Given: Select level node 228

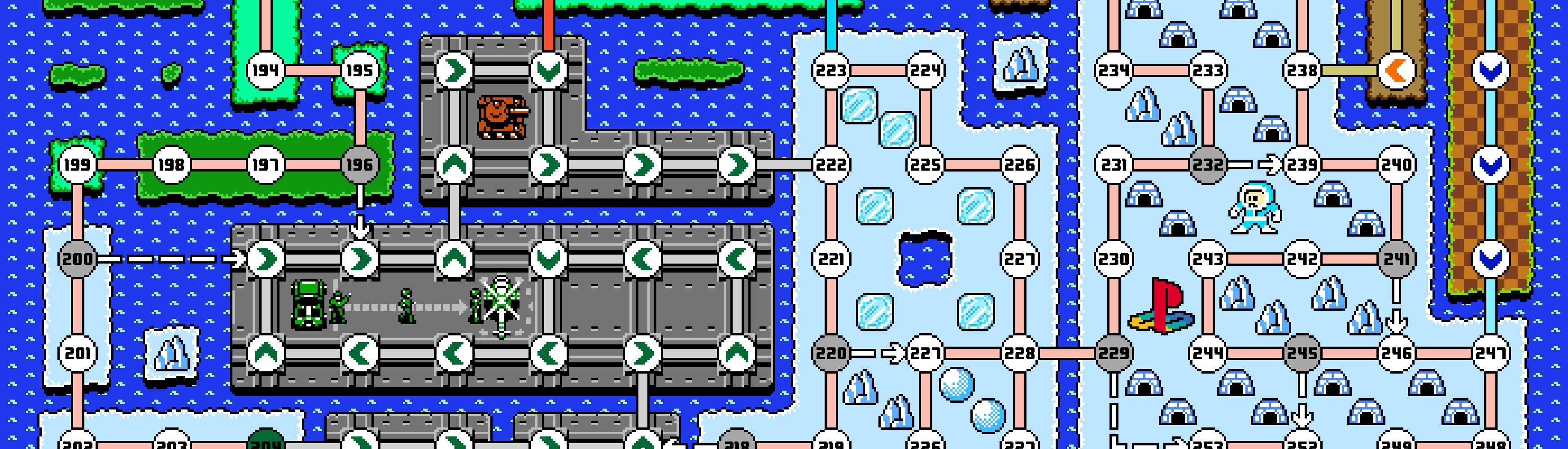Looking at the screenshot, I should 1020,353.
